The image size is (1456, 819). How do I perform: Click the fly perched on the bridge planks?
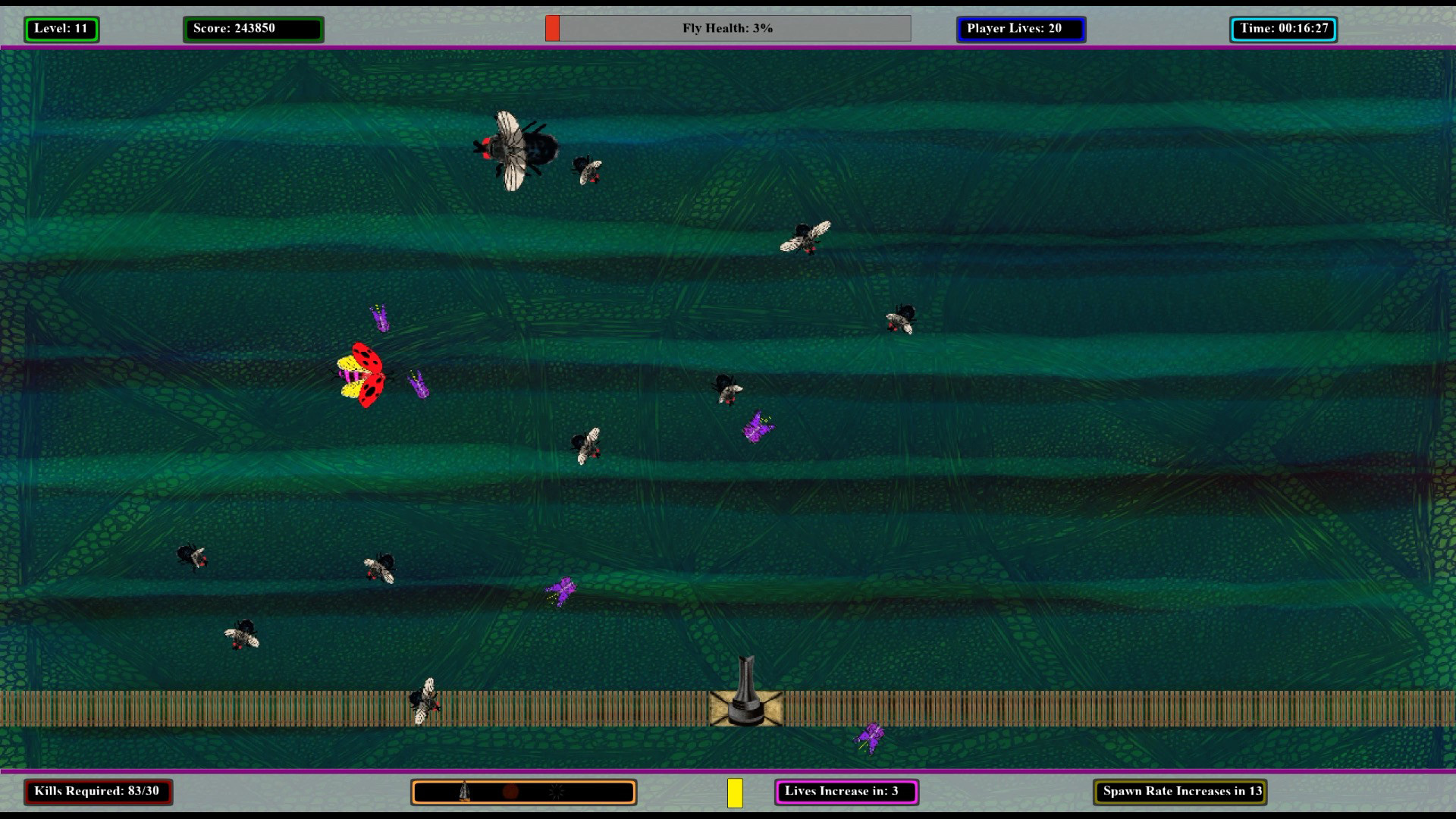(x=427, y=701)
